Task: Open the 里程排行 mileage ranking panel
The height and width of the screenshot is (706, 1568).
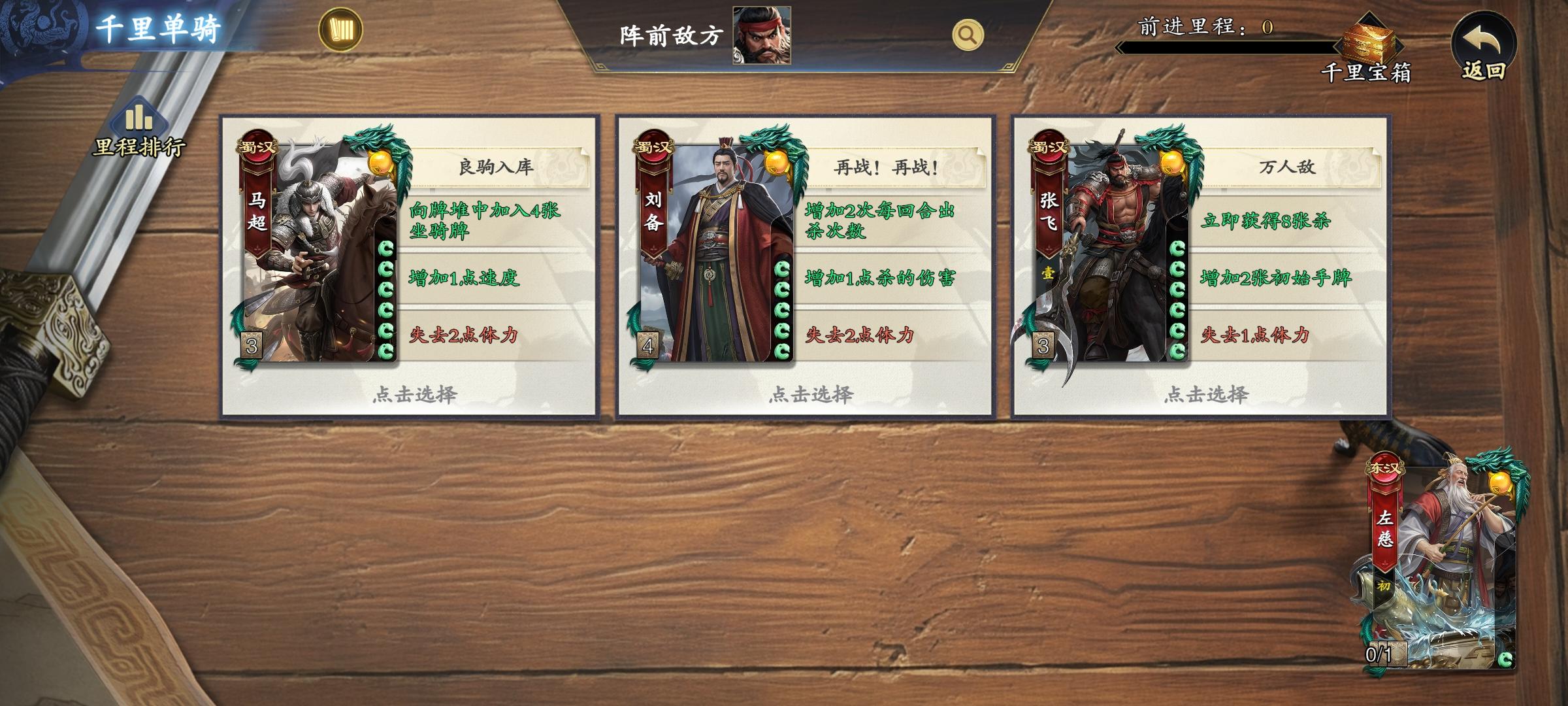Action: [x=137, y=121]
